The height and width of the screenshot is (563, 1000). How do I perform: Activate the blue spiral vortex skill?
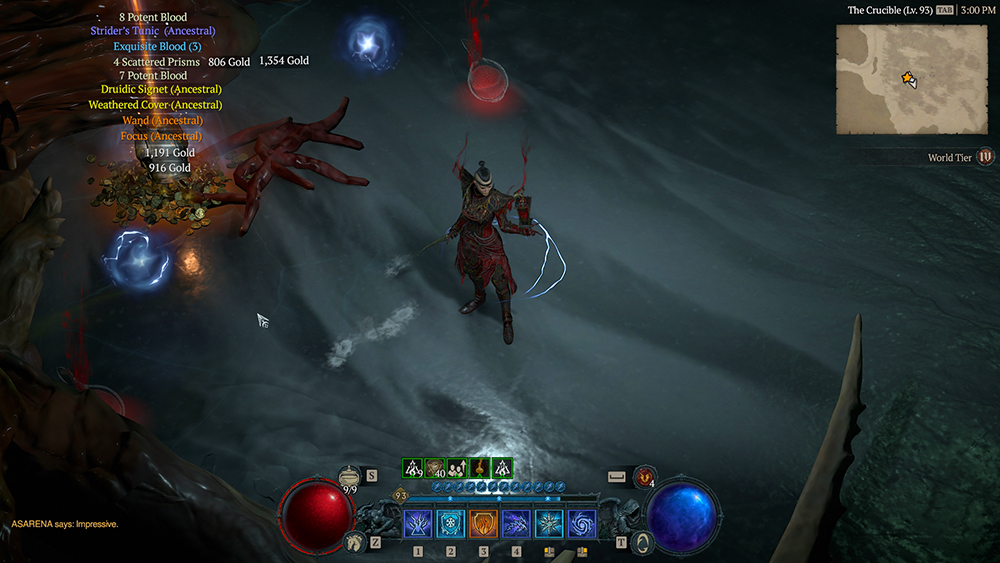(x=581, y=523)
